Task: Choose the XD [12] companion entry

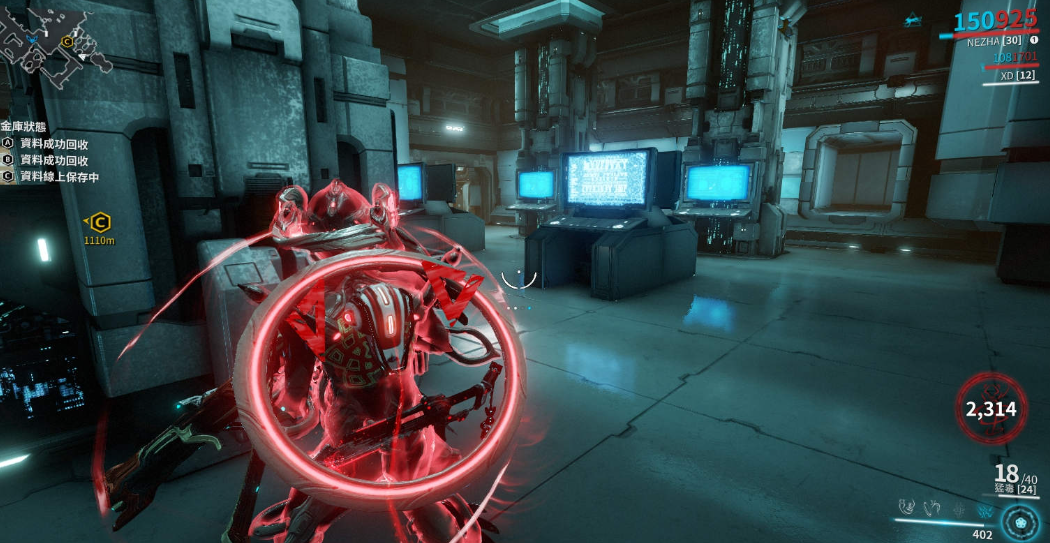Action: (x=1017, y=75)
